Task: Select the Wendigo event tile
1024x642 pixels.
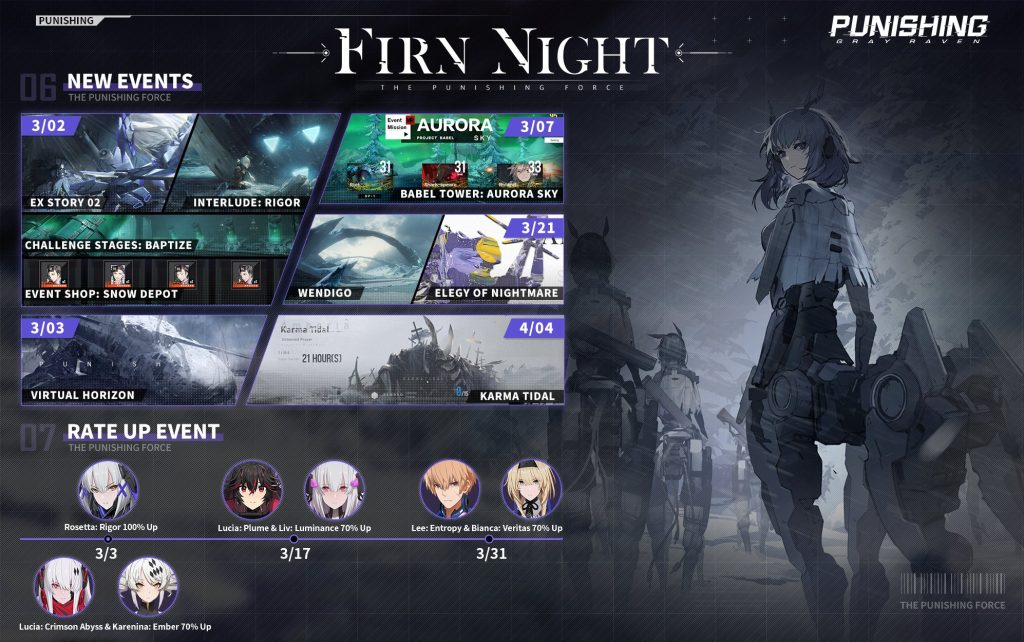Action: 360,258
